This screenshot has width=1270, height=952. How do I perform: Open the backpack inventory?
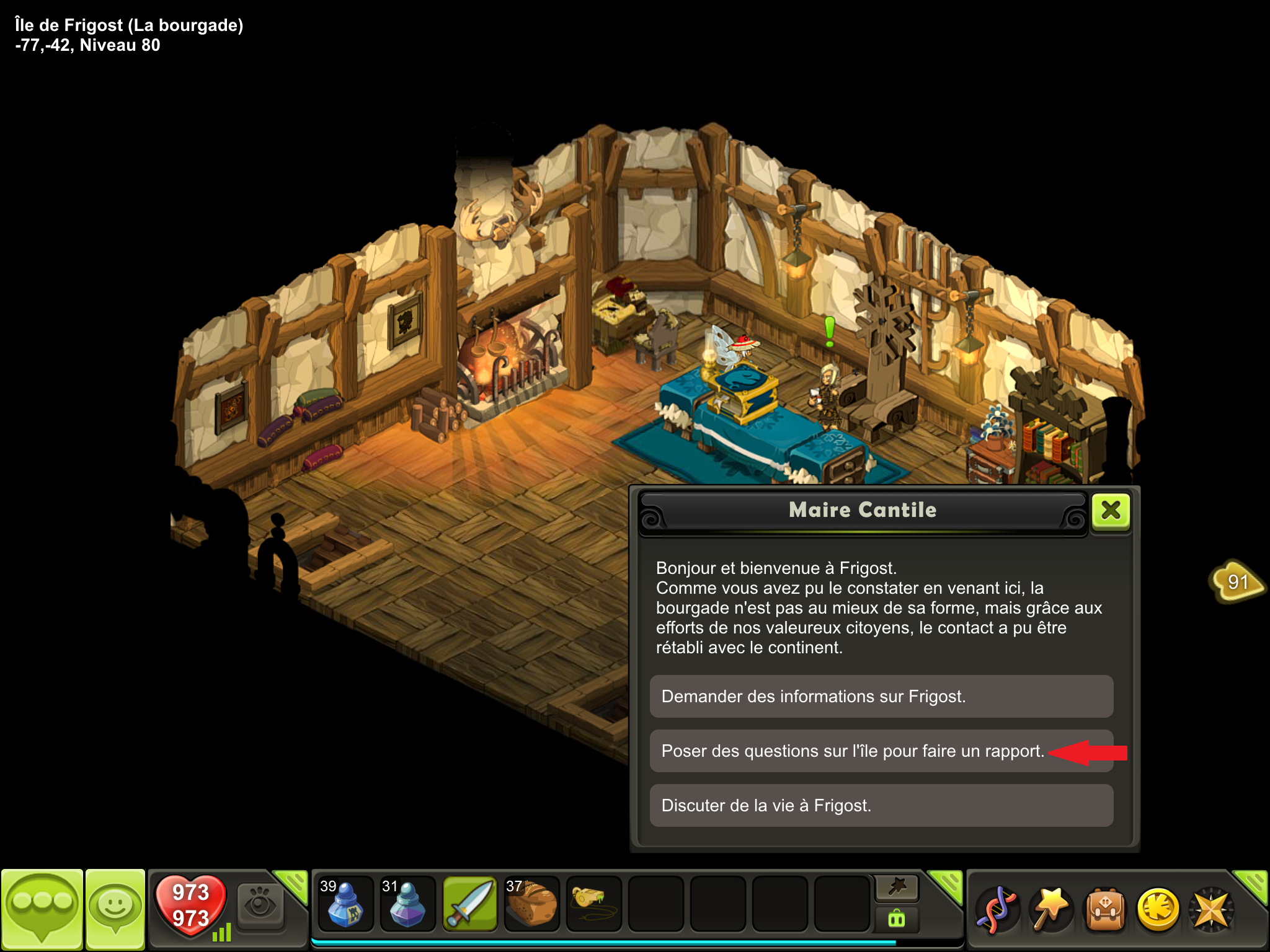click(1104, 910)
